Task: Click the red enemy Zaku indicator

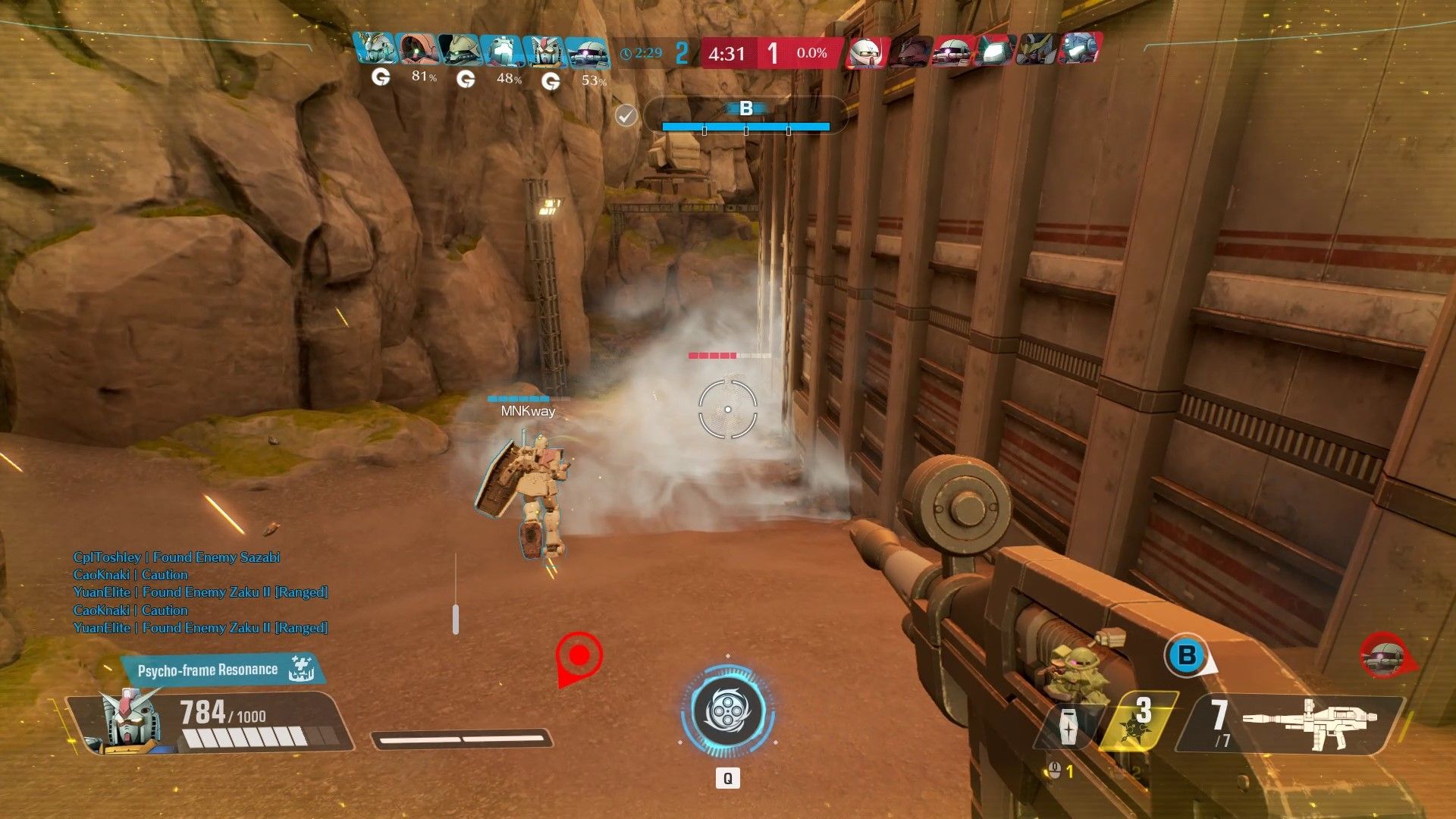Action: point(1385,657)
